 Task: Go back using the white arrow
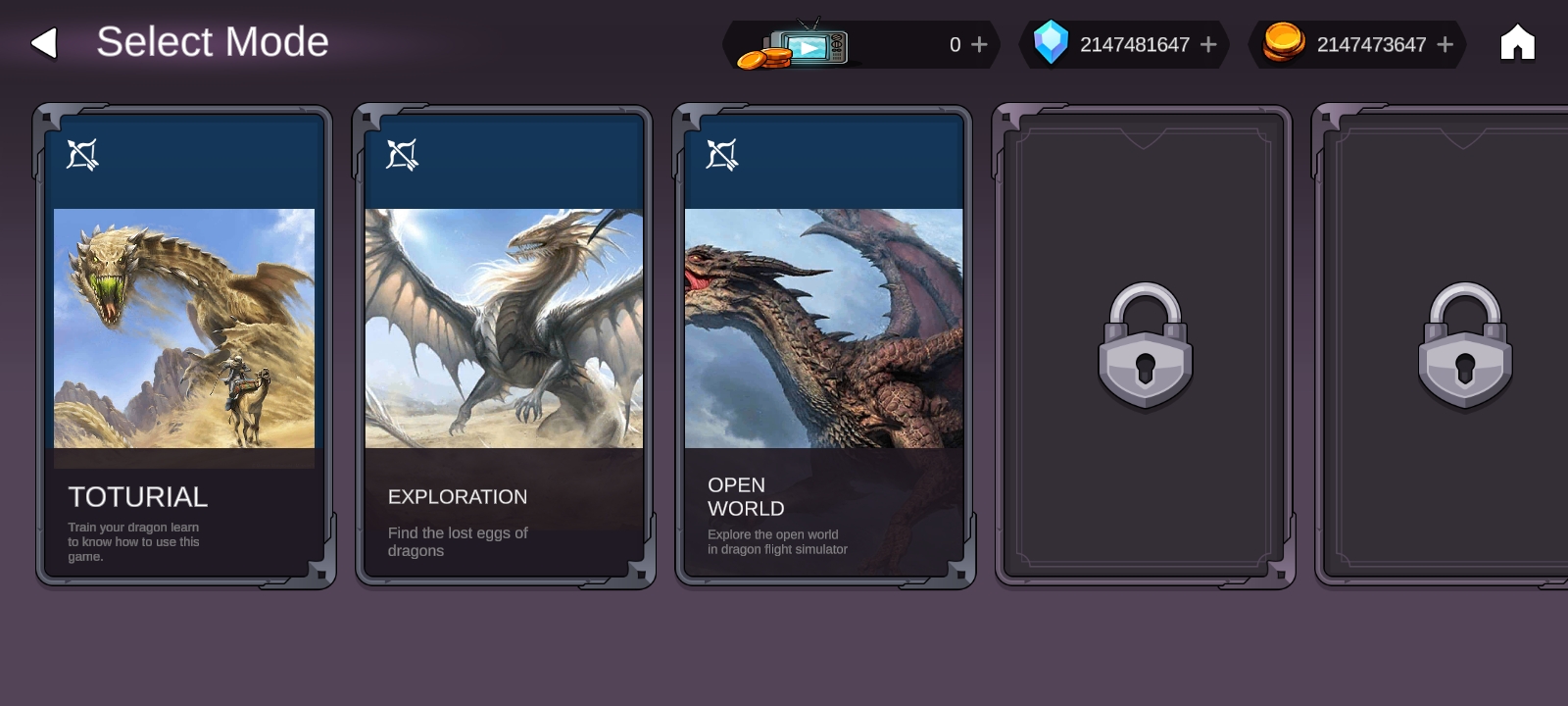44,43
